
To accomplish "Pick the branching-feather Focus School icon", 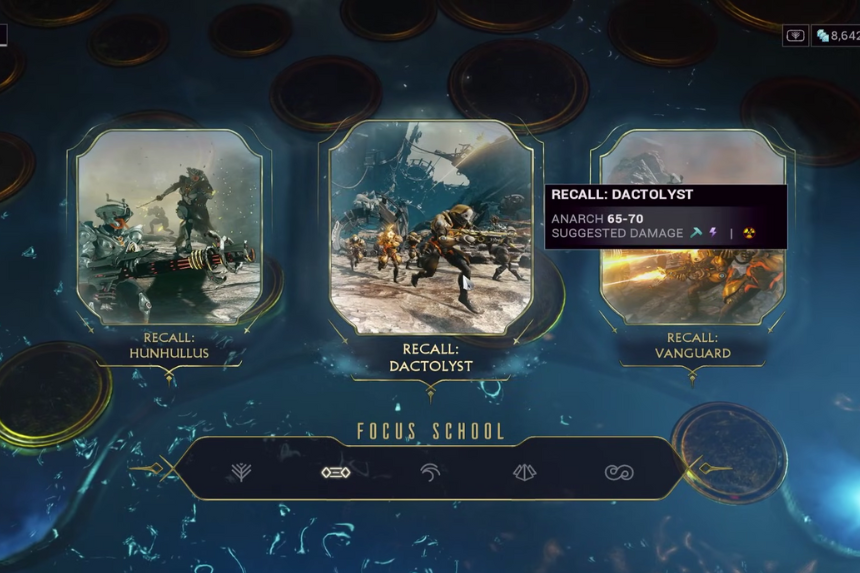I will click(x=241, y=472).
